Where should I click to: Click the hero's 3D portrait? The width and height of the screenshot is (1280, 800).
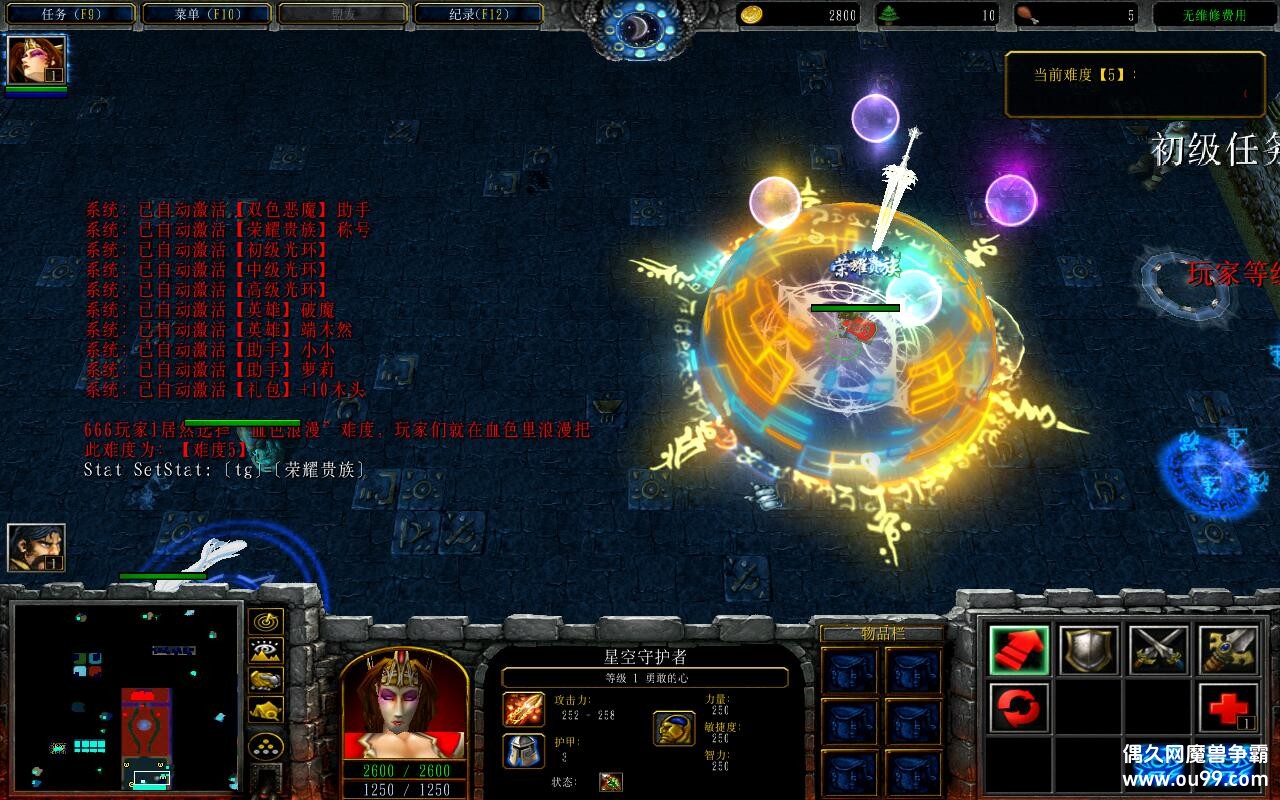[x=404, y=704]
